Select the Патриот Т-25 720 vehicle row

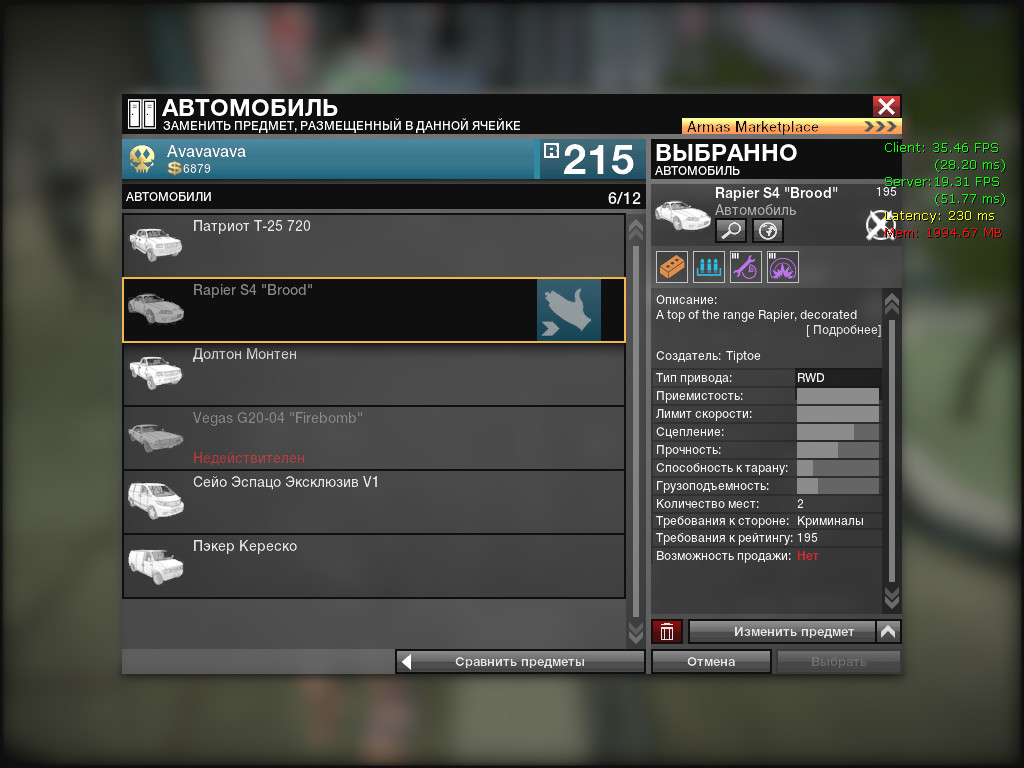[x=373, y=246]
